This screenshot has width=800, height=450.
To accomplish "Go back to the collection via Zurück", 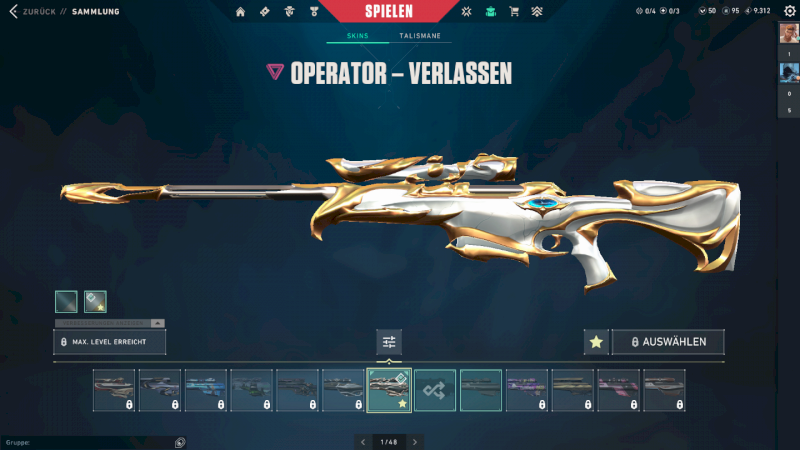I will pyautogui.click(x=28, y=12).
